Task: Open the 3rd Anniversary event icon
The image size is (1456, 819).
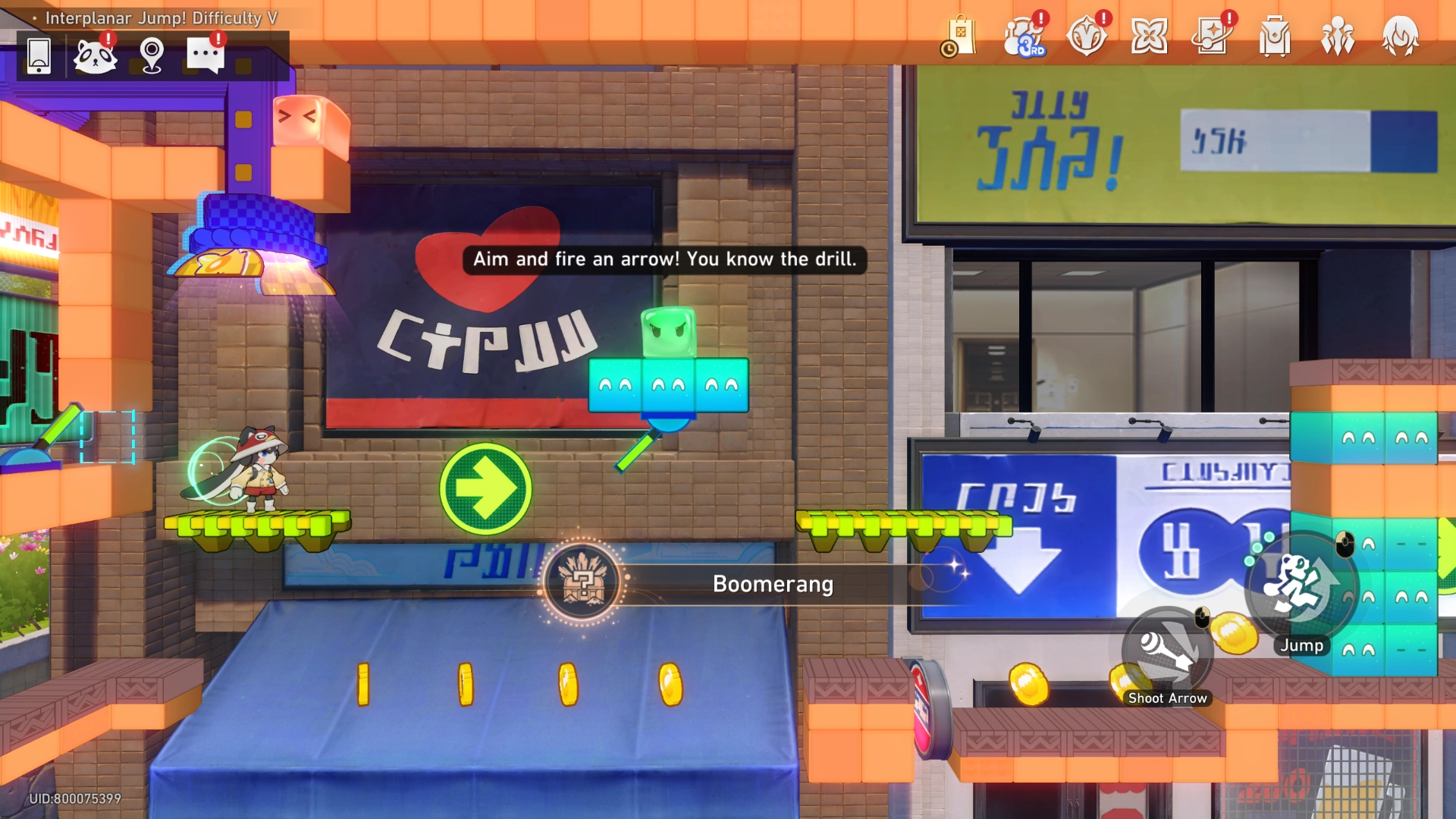Action: click(1024, 36)
